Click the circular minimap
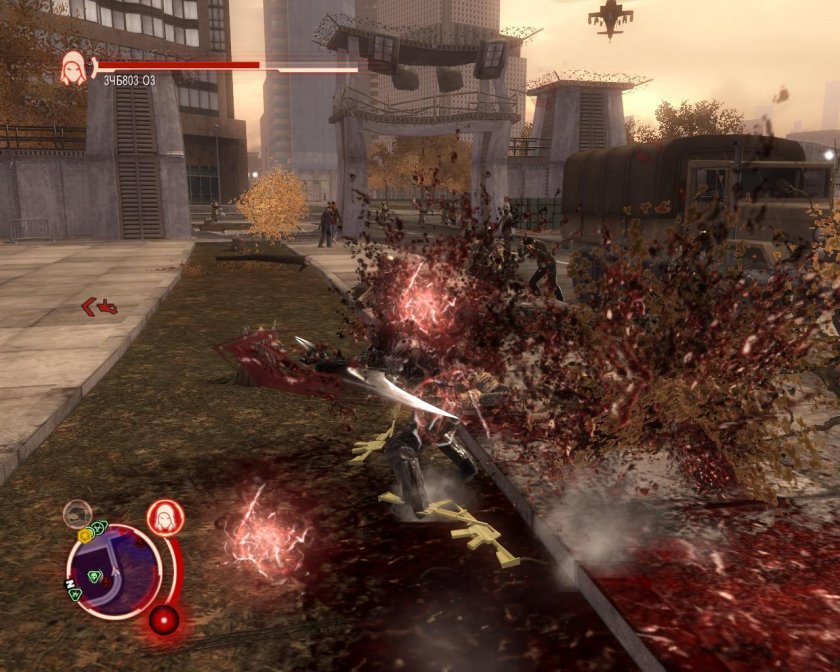The width and height of the screenshot is (840, 672). [x=113, y=571]
